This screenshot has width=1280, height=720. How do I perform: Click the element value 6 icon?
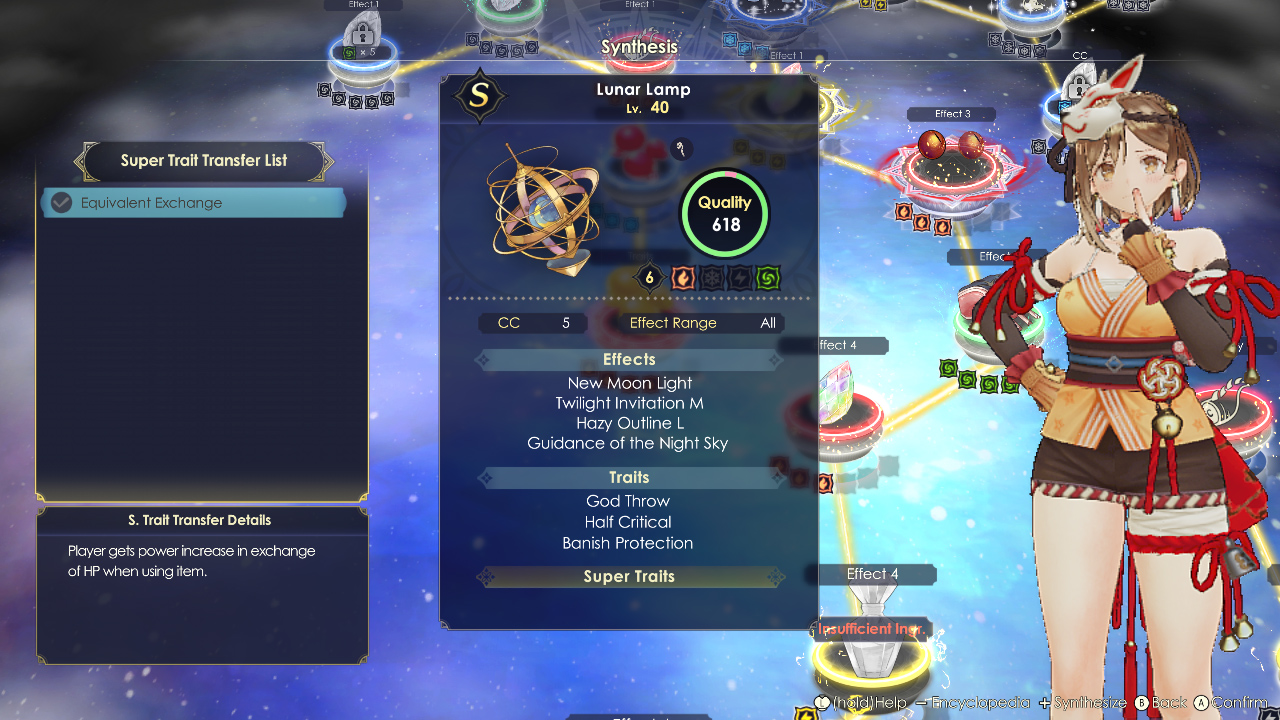coord(649,277)
